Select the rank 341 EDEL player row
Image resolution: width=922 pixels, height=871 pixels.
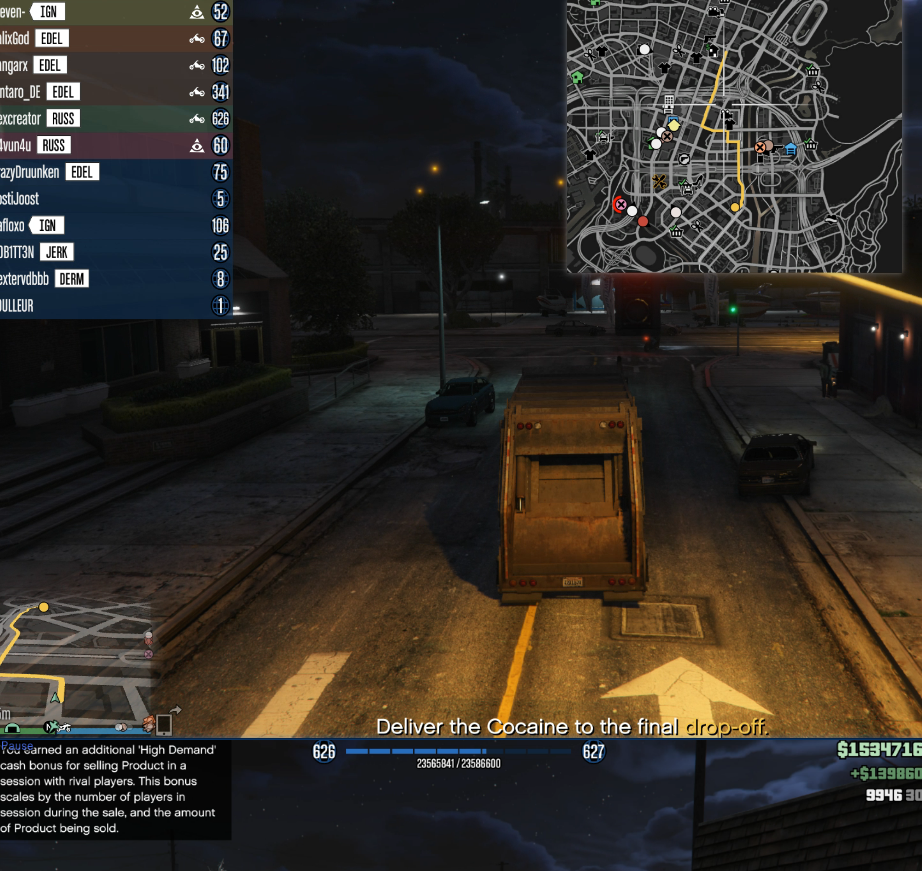(115, 92)
